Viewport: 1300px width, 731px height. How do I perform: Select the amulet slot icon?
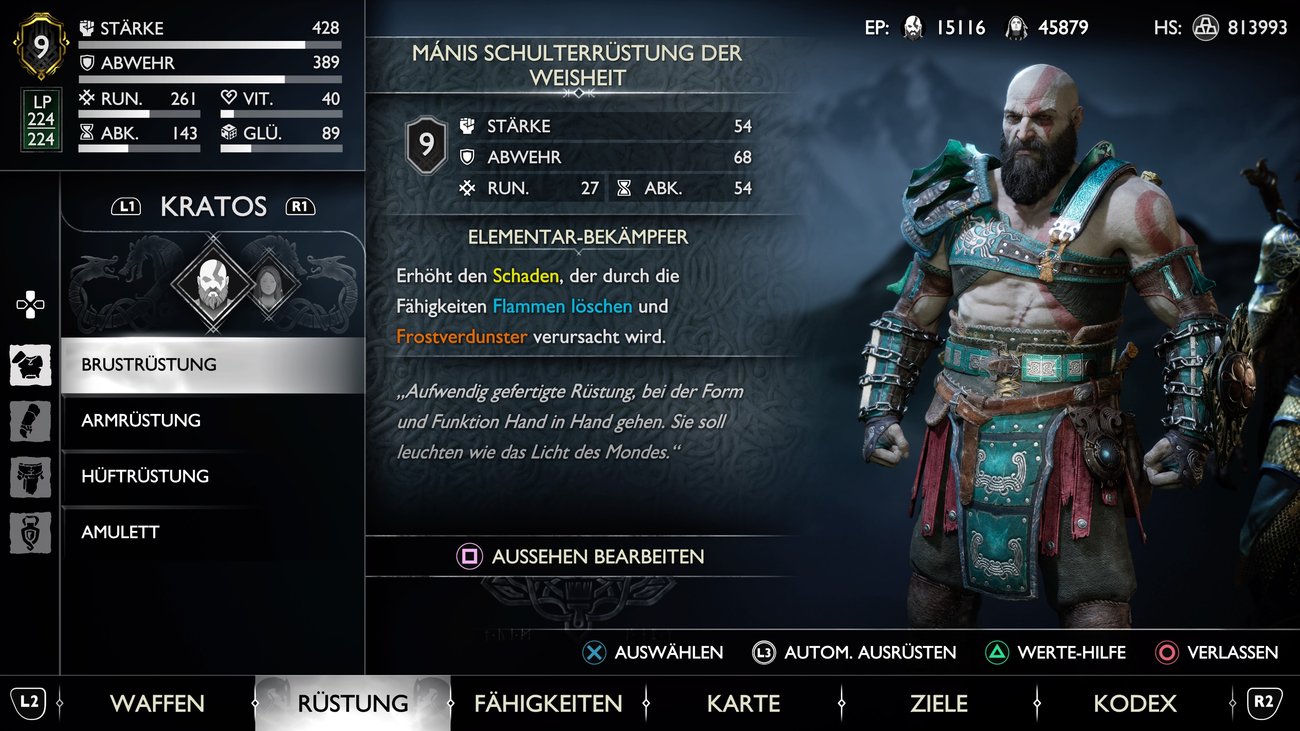[30, 533]
